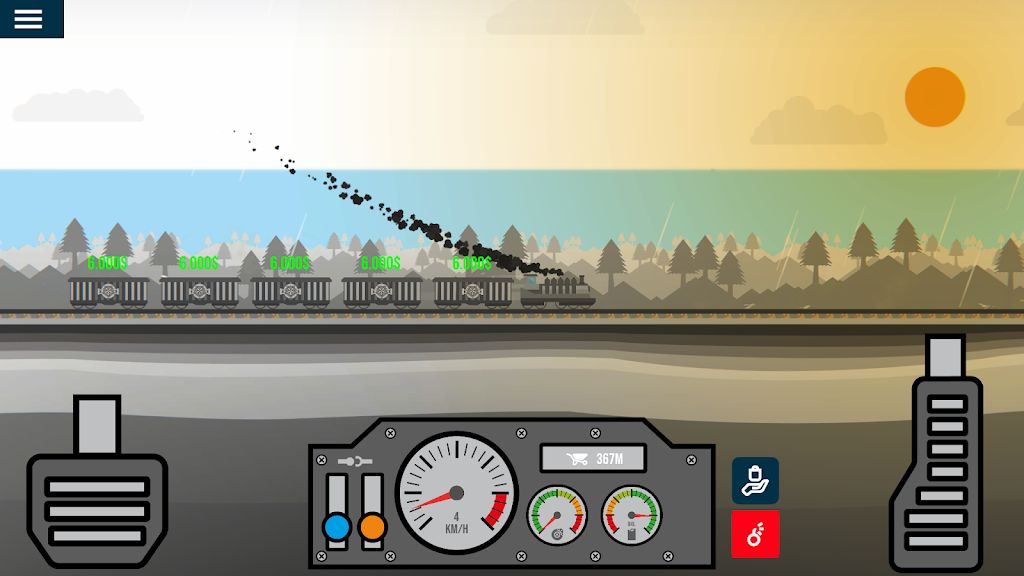The image size is (1024, 576).
Task: Click the orange coupling lever knob
Action: tap(372, 526)
